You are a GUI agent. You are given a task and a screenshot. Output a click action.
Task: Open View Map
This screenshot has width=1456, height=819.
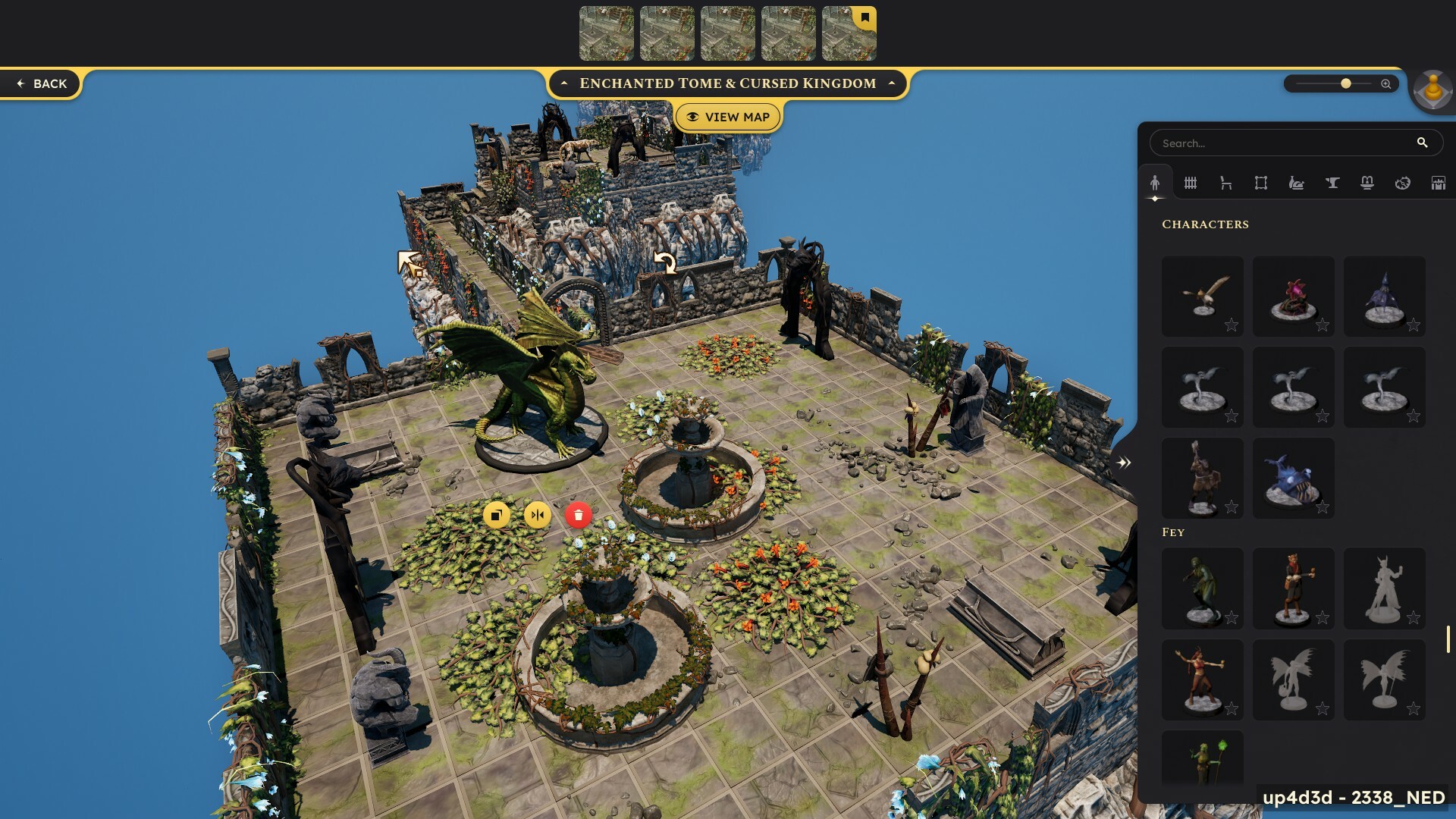(x=728, y=117)
